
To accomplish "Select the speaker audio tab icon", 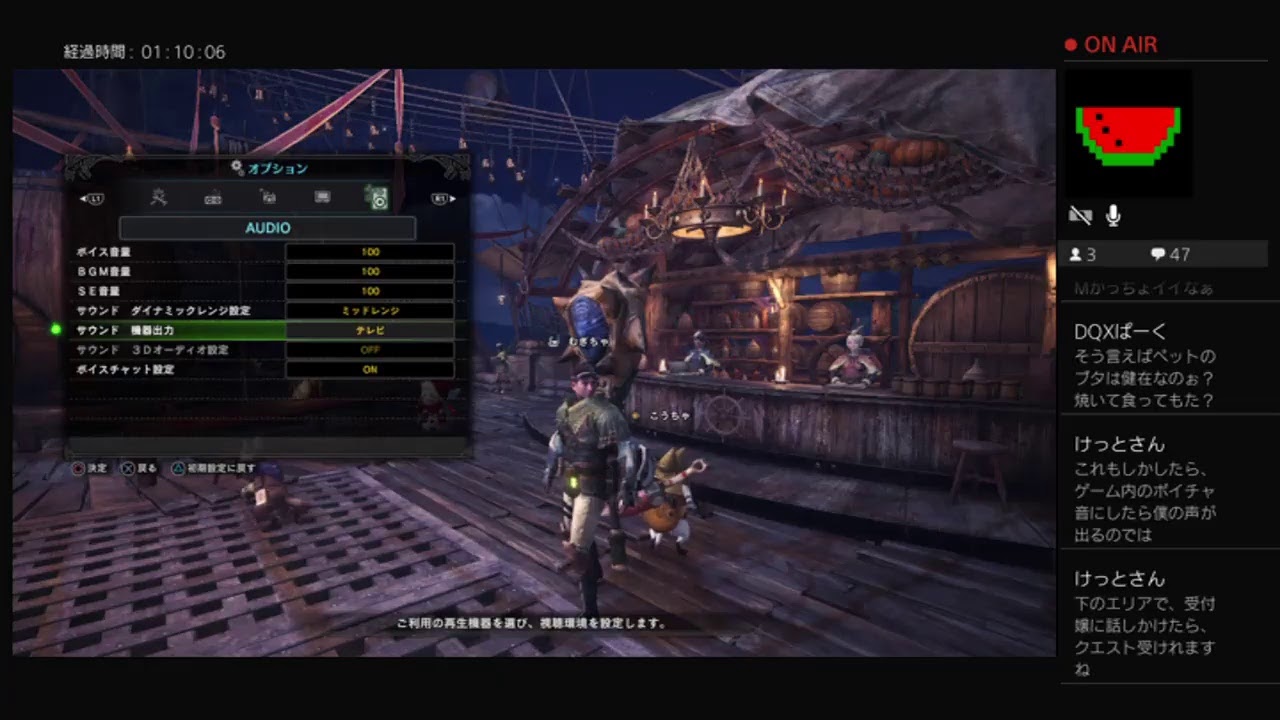I will [378, 198].
